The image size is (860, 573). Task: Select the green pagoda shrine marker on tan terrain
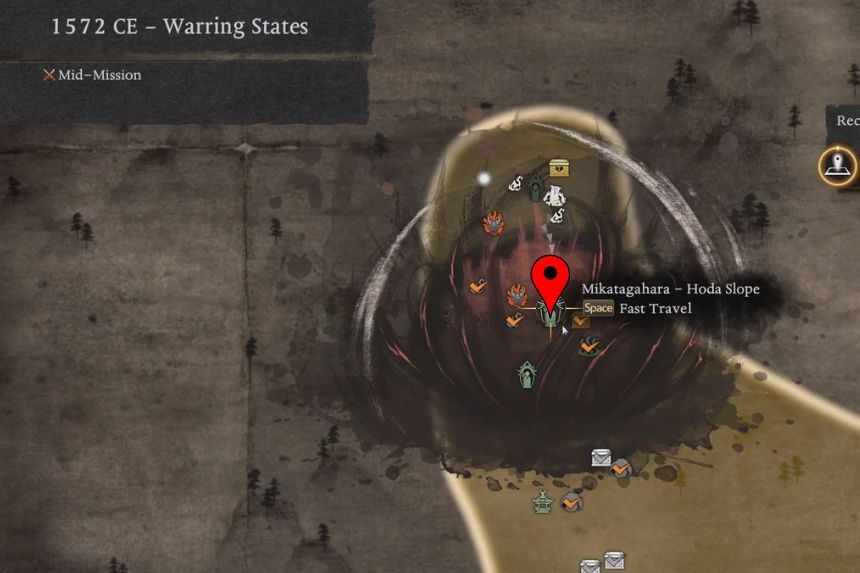[542, 502]
